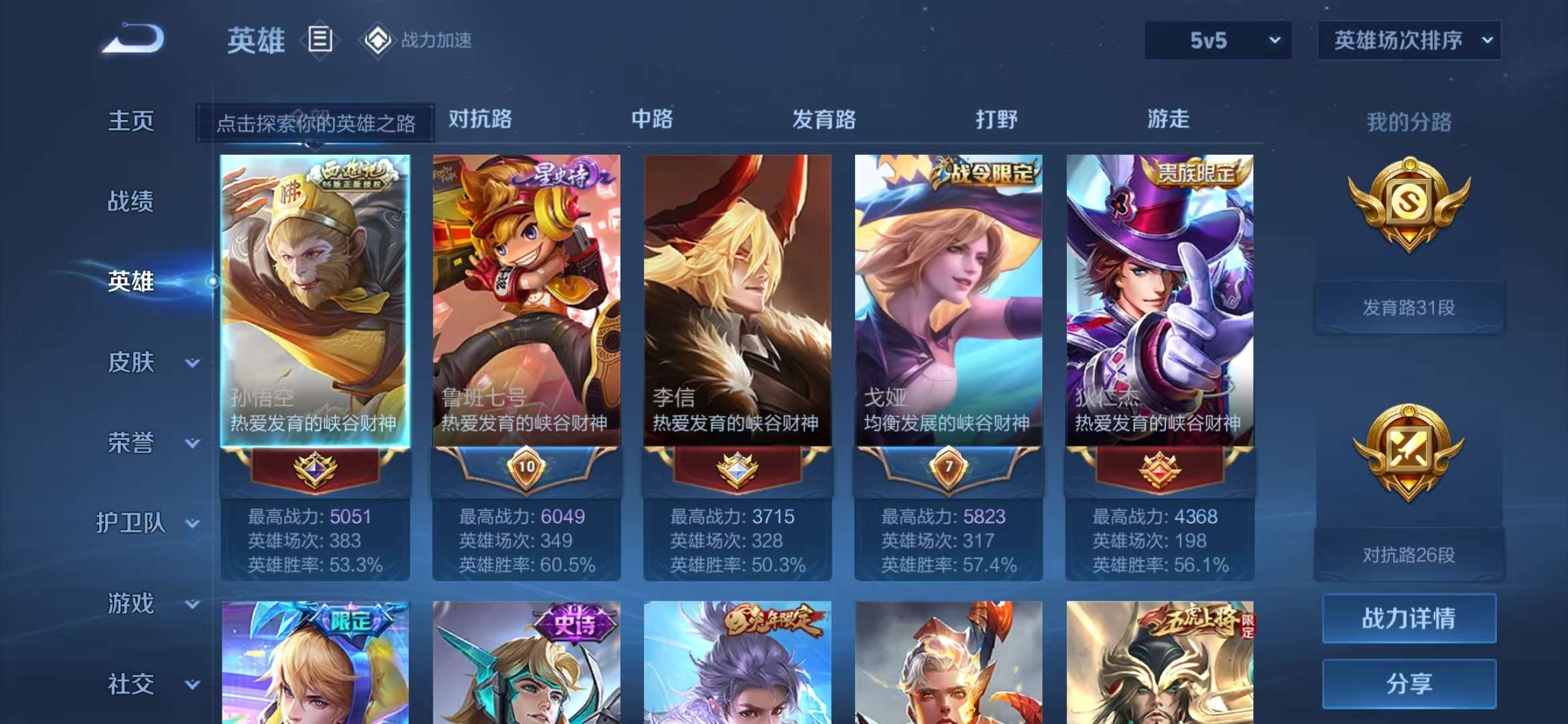This screenshot has height=724, width=1568.
Task: Open the 英雄场次排序 sorting dropdown
Action: point(1409,40)
